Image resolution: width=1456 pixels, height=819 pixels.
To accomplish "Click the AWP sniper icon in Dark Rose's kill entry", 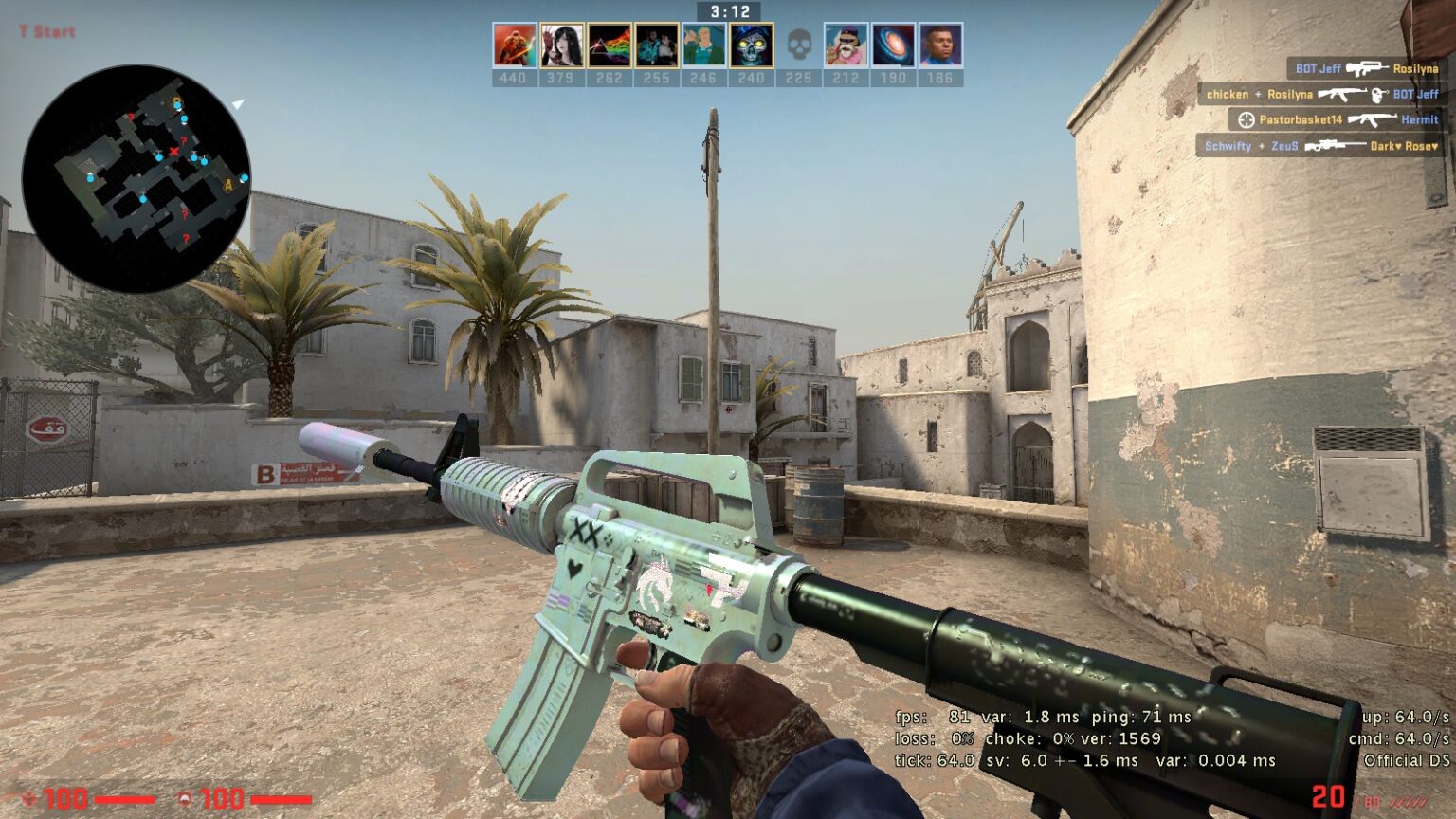I will pyautogui.click(x=1336, y=145).
